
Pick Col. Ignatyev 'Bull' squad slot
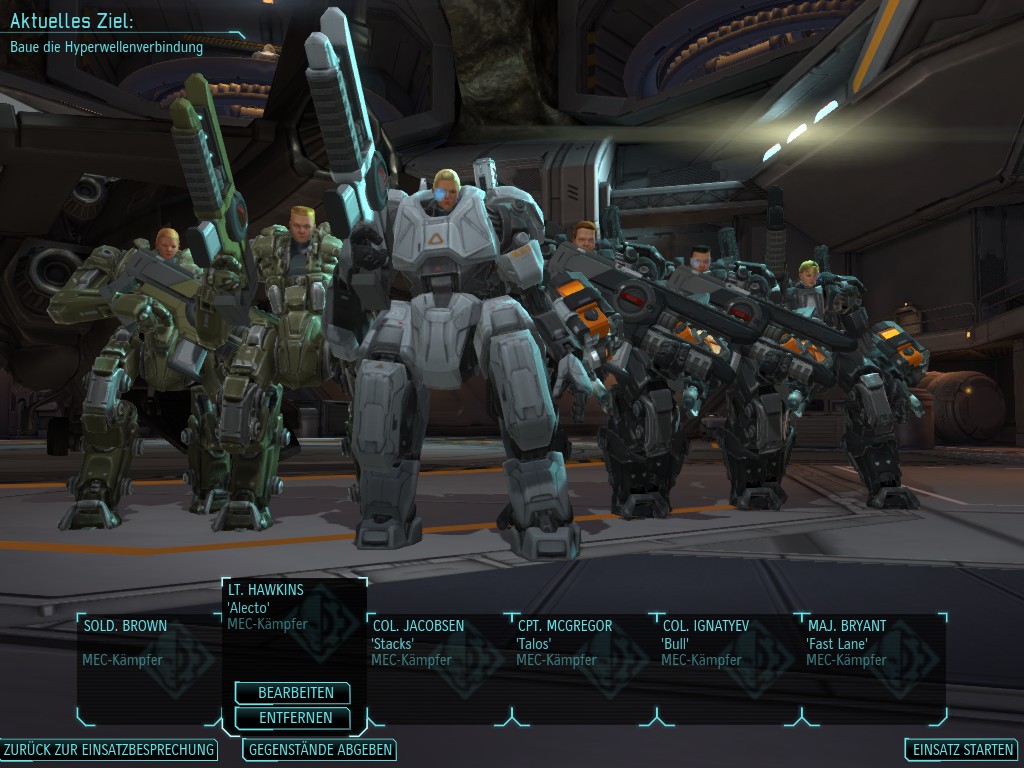point(727,660)
